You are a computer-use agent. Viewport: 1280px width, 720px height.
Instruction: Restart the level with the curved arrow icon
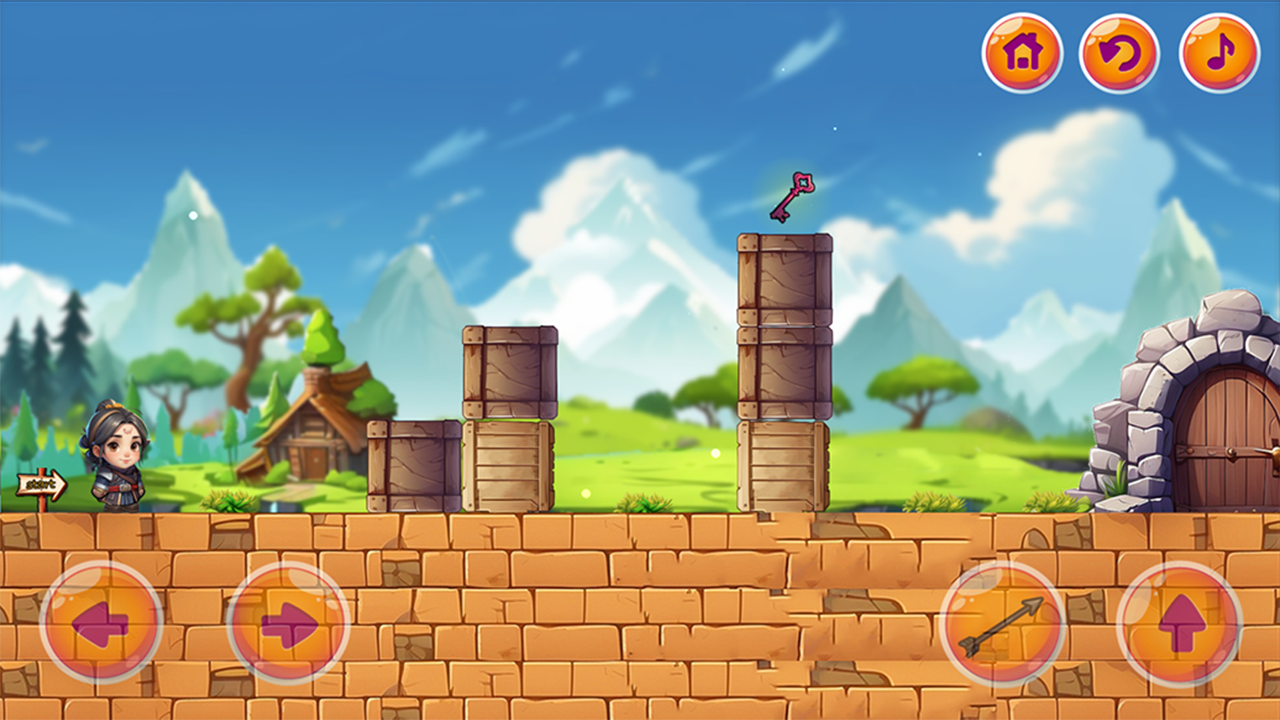1119,55
